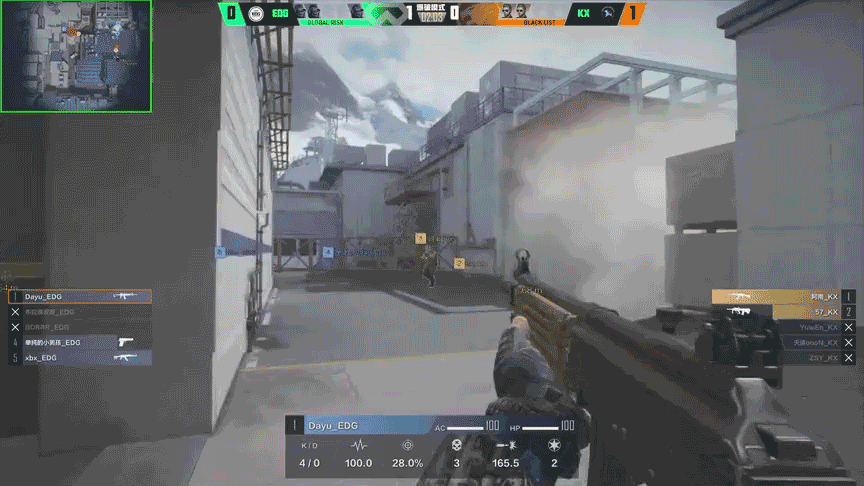The height and width of the screenshot is (486, 864).
Task: Choose the ZSY_KX player row
Action: [782, 357]
